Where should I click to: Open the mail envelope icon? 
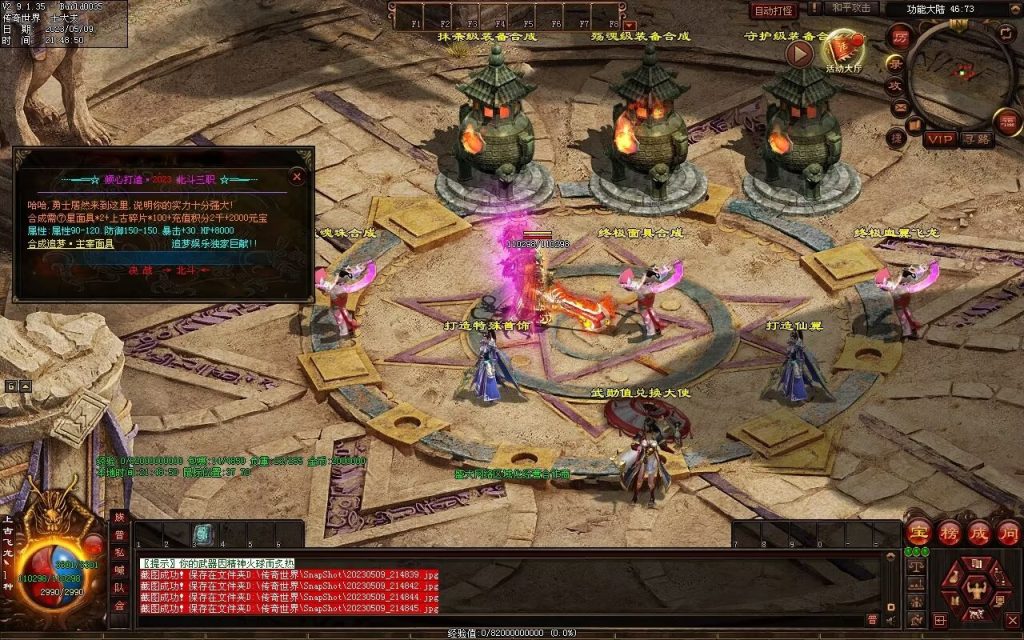(x=900, y=109)
